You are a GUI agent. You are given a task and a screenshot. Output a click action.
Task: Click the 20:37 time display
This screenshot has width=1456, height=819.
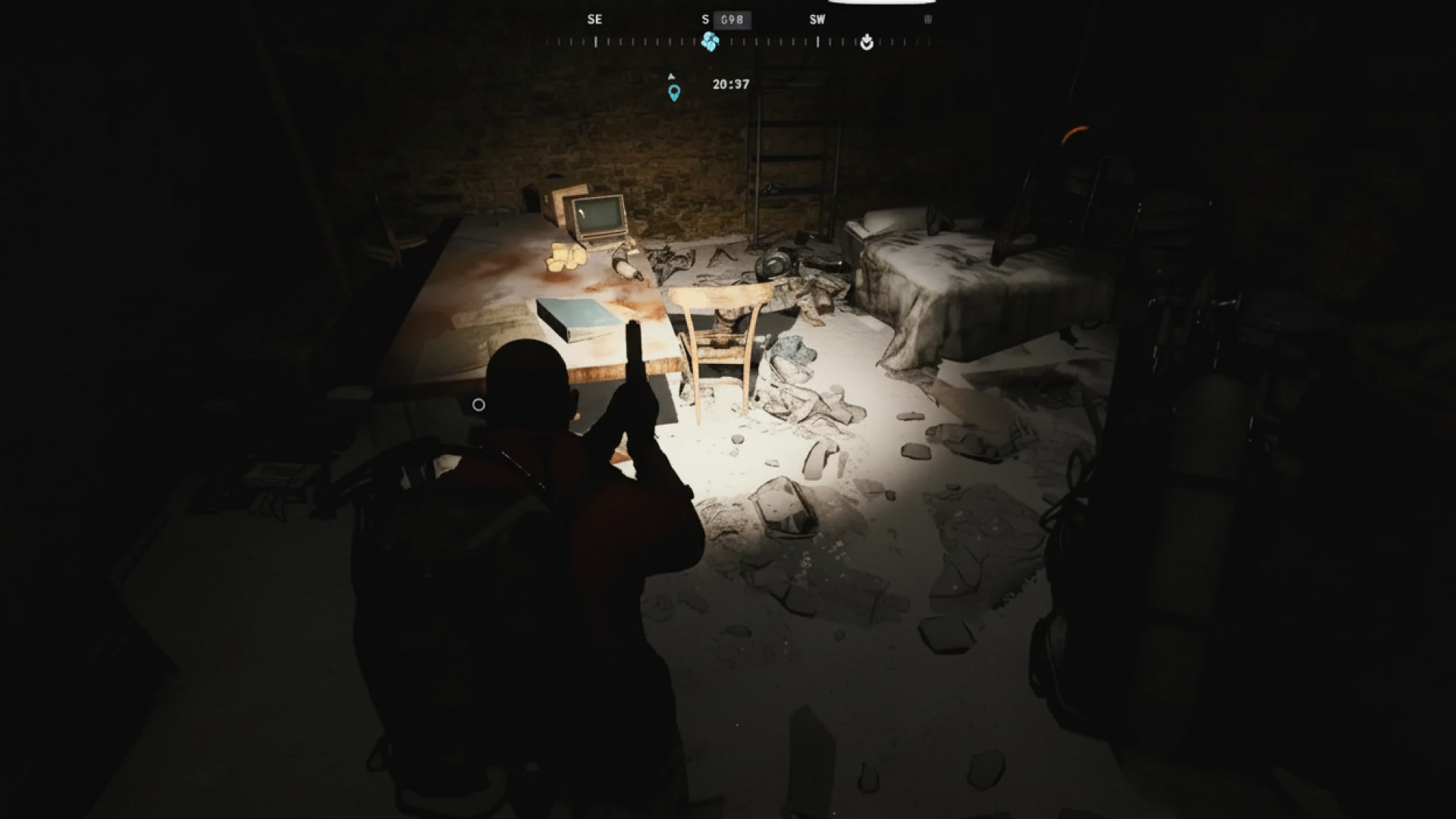coord(731,83)
